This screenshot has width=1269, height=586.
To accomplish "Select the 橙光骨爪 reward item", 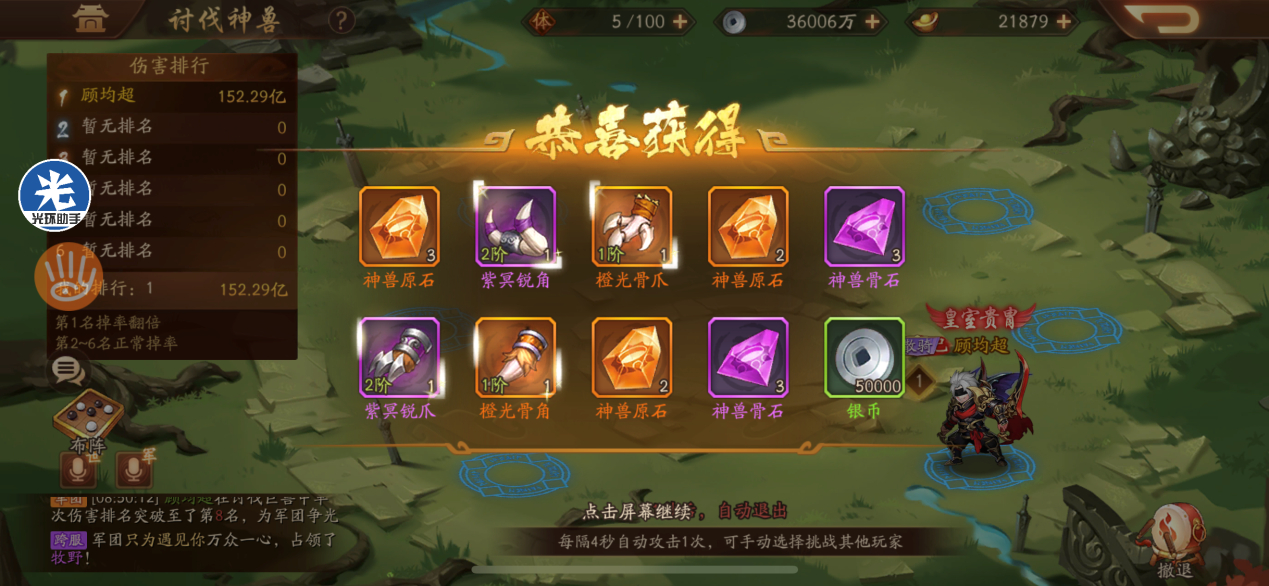I will (632, 227).
